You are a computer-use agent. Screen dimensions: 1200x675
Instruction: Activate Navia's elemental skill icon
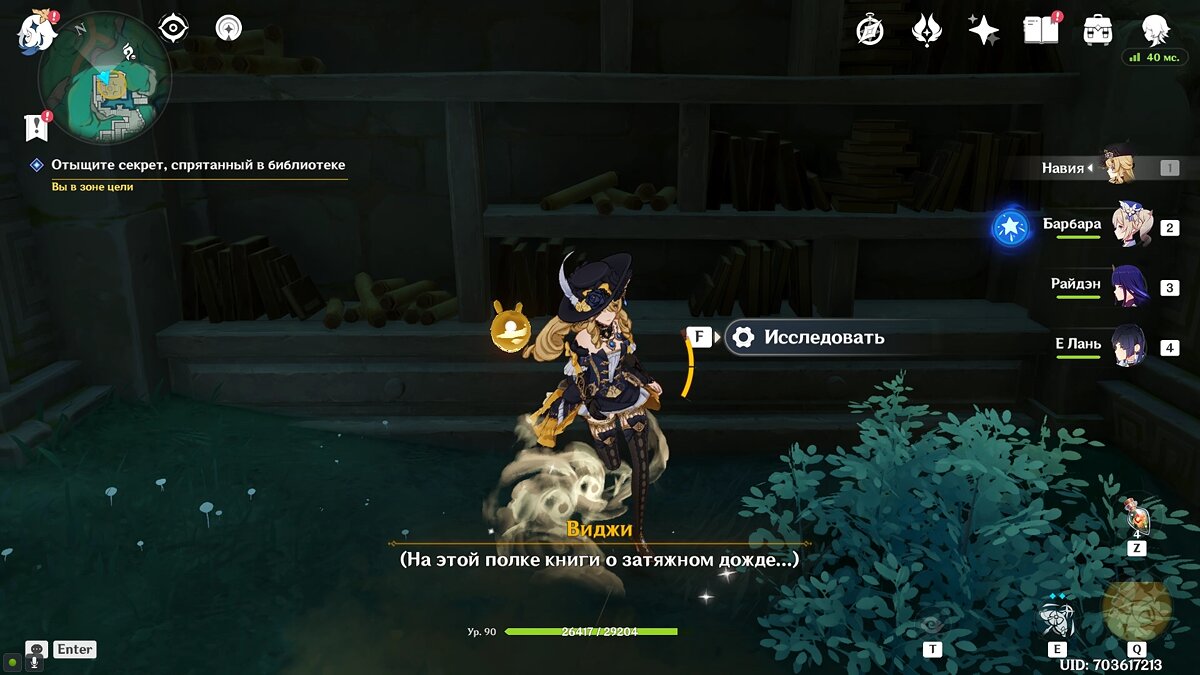tap(1056, 618)
